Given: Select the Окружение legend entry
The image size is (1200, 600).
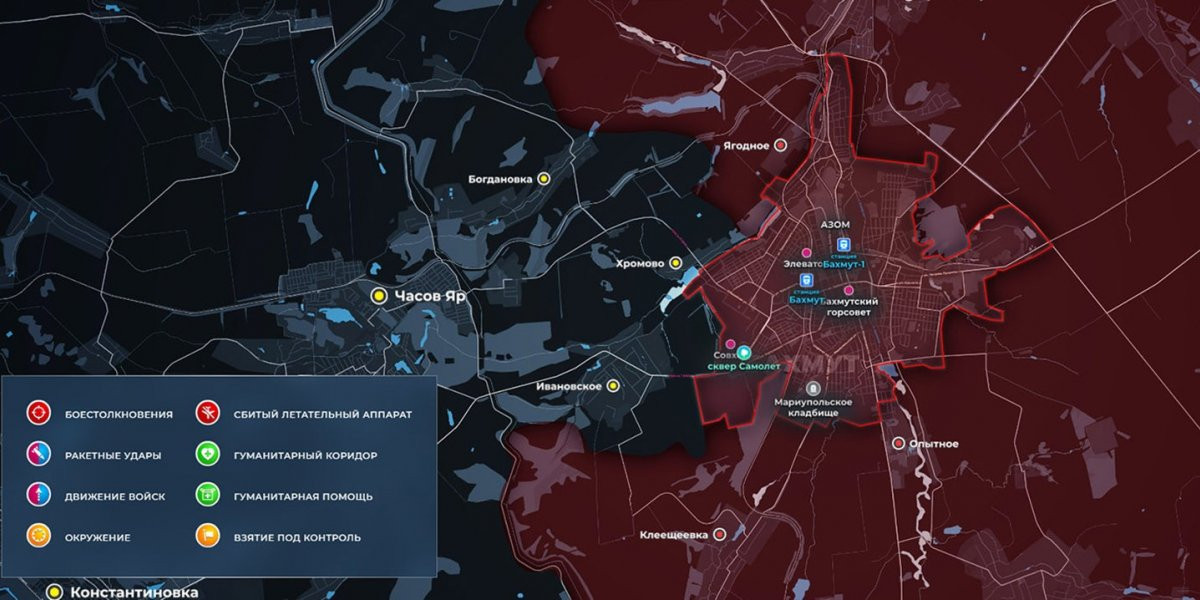Looking at the screenshot, I should (x=39, y=537).
